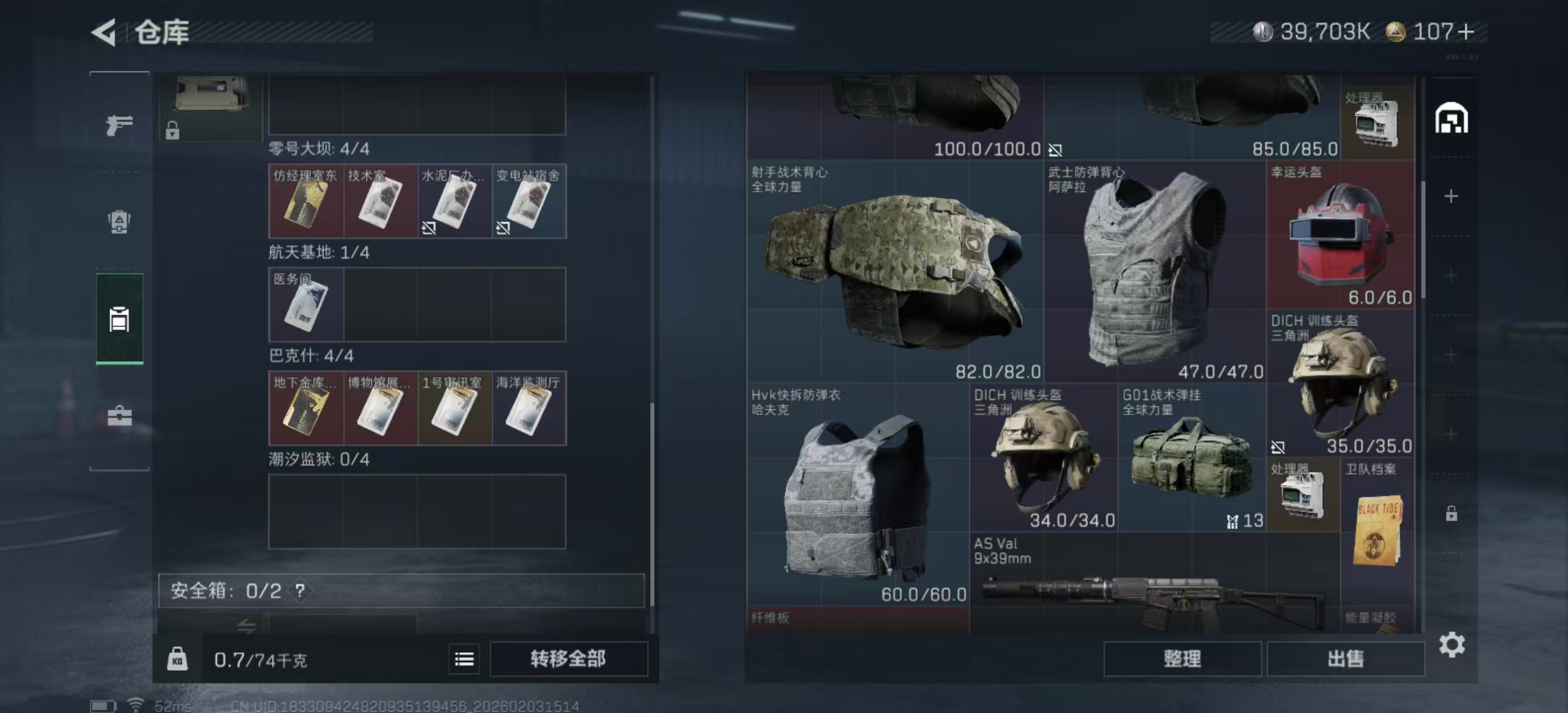Select the 医务间 keycard under 航天基地

click(305, 305)
